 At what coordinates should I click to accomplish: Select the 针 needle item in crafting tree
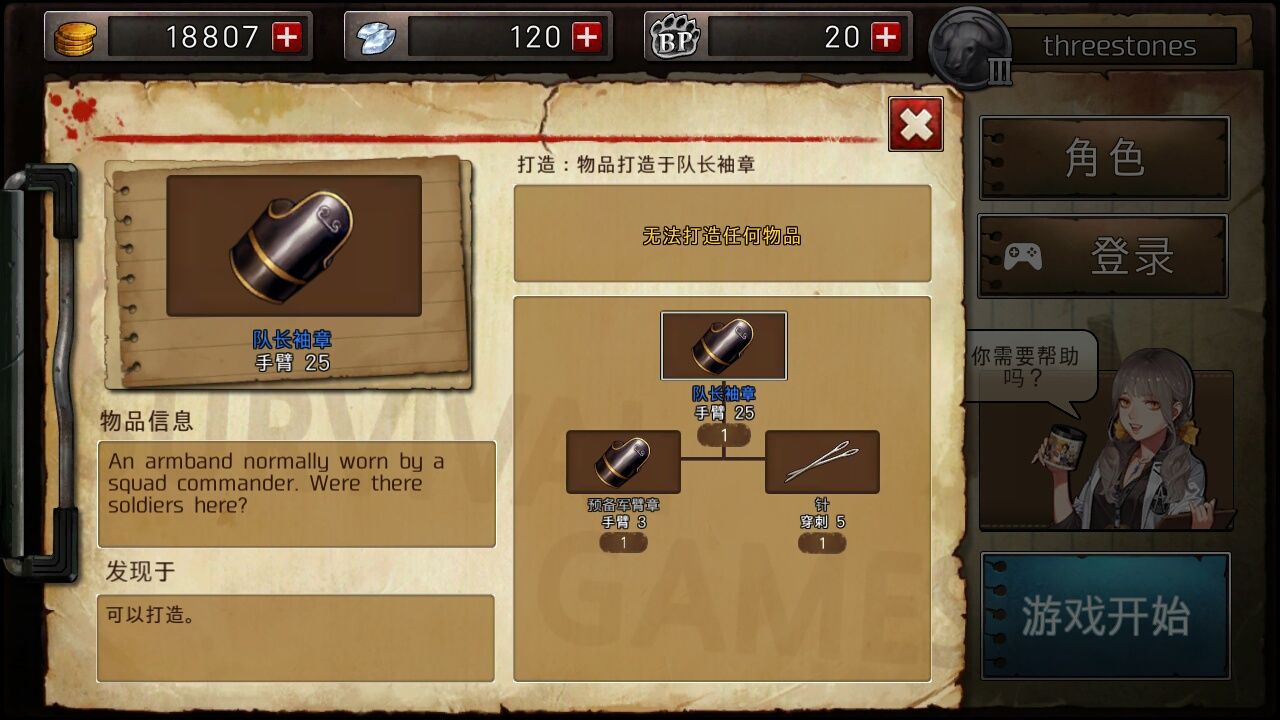click(823, 462)
